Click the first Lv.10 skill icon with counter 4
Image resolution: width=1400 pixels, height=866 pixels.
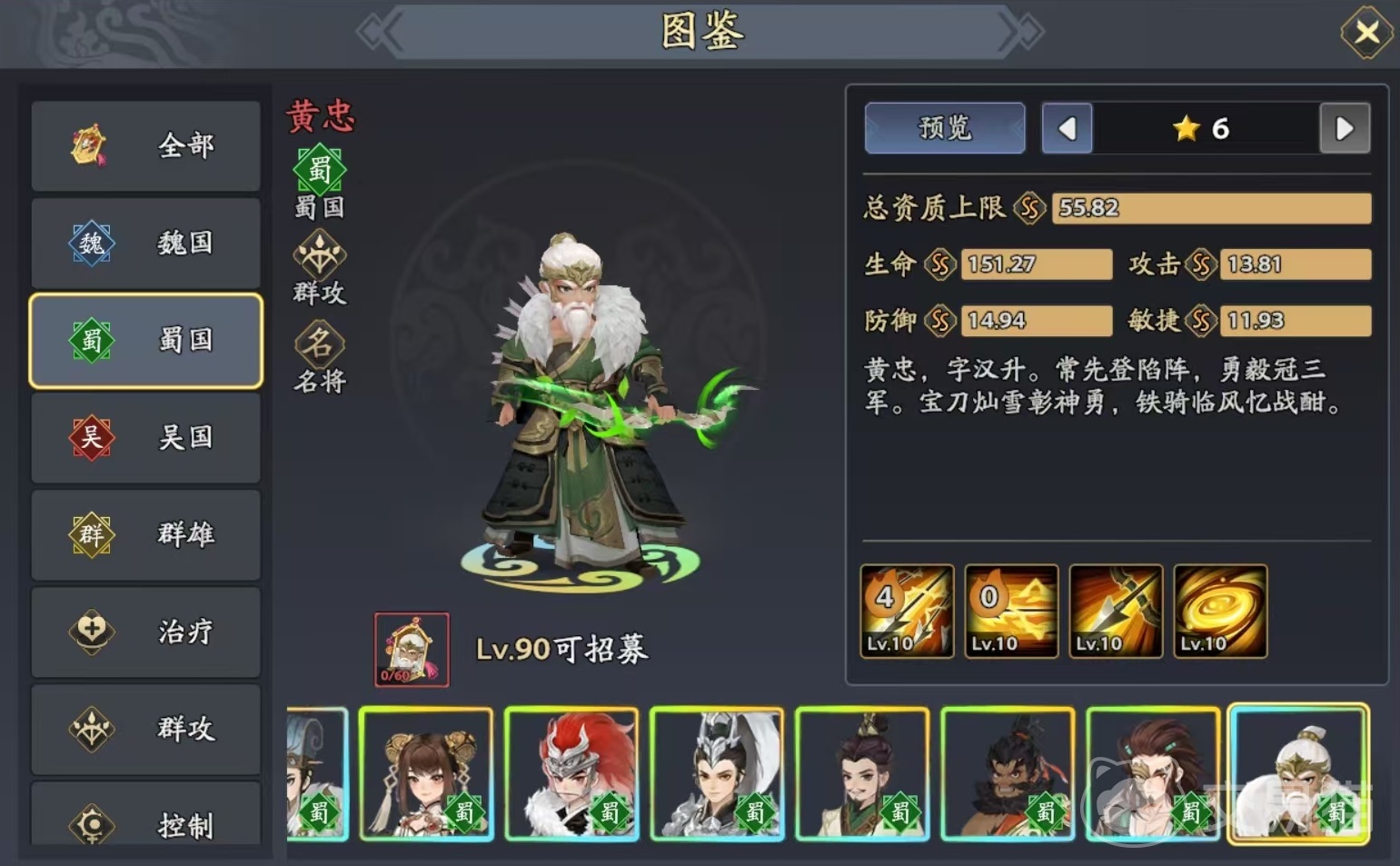click(x=906, y=611)
